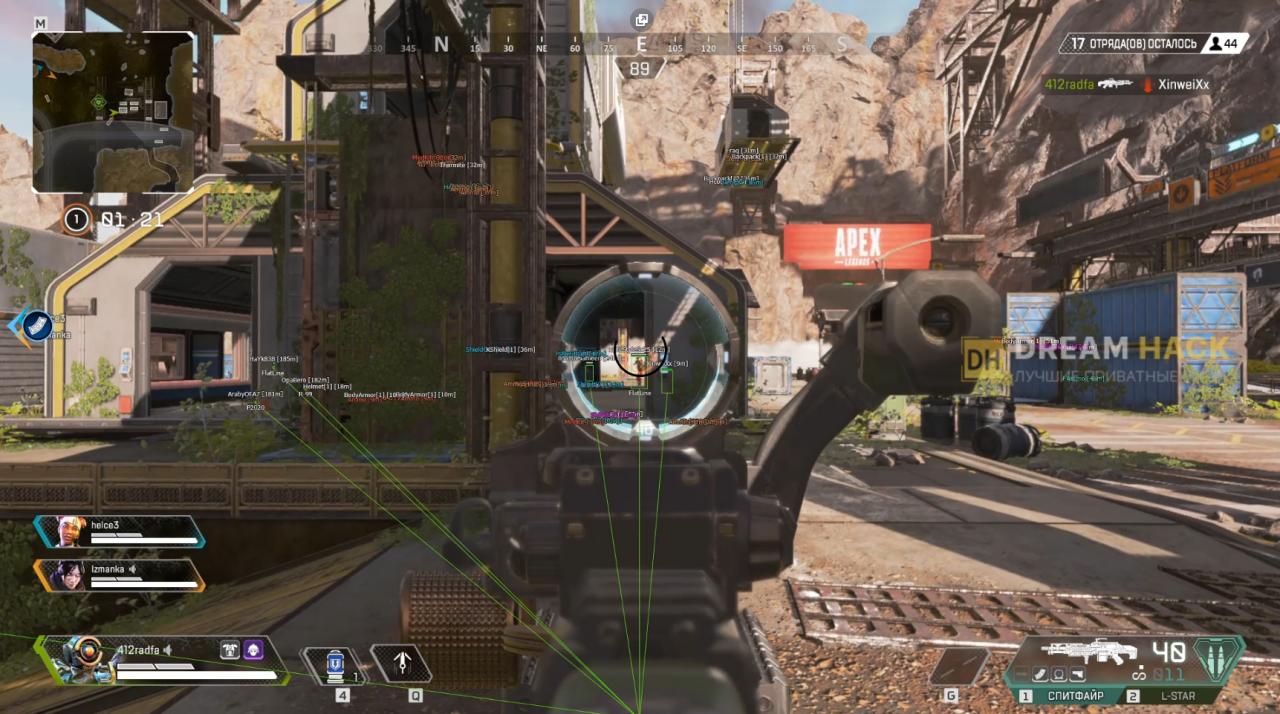Image resolution: width=1280 pixels, height=714 pixels.
Task: Click the overlapping squares icon above the compass
Action: coord(641,19)
